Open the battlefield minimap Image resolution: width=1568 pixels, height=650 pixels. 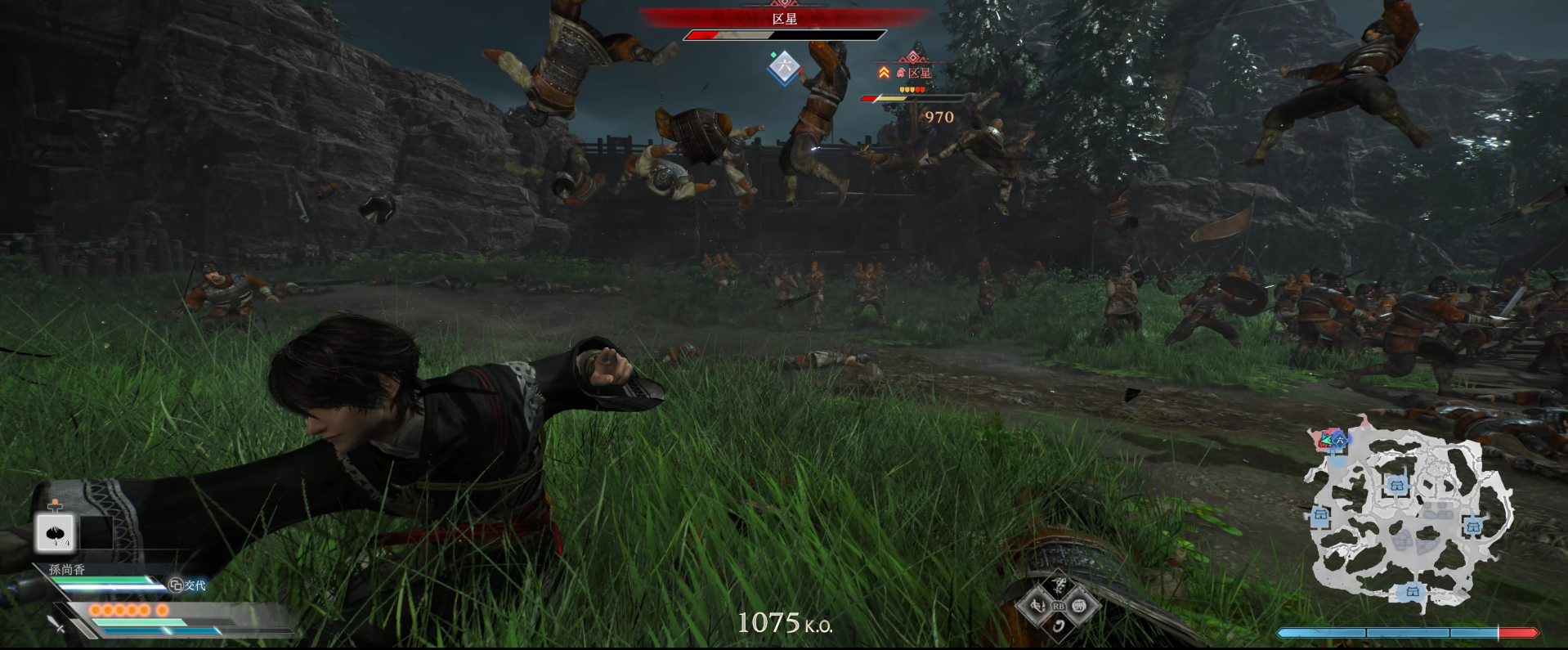[1410, 520]
